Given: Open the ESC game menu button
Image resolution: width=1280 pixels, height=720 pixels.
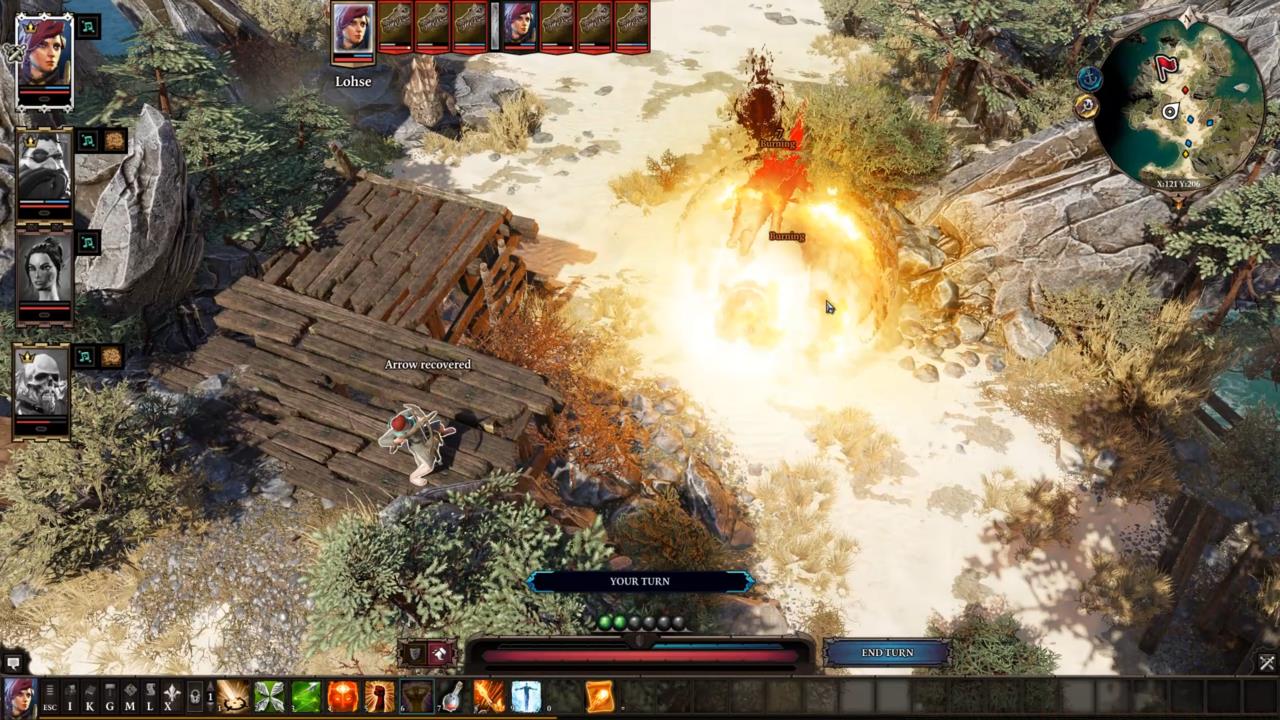Looking at the screenshot, I should (x=49, y=696).
